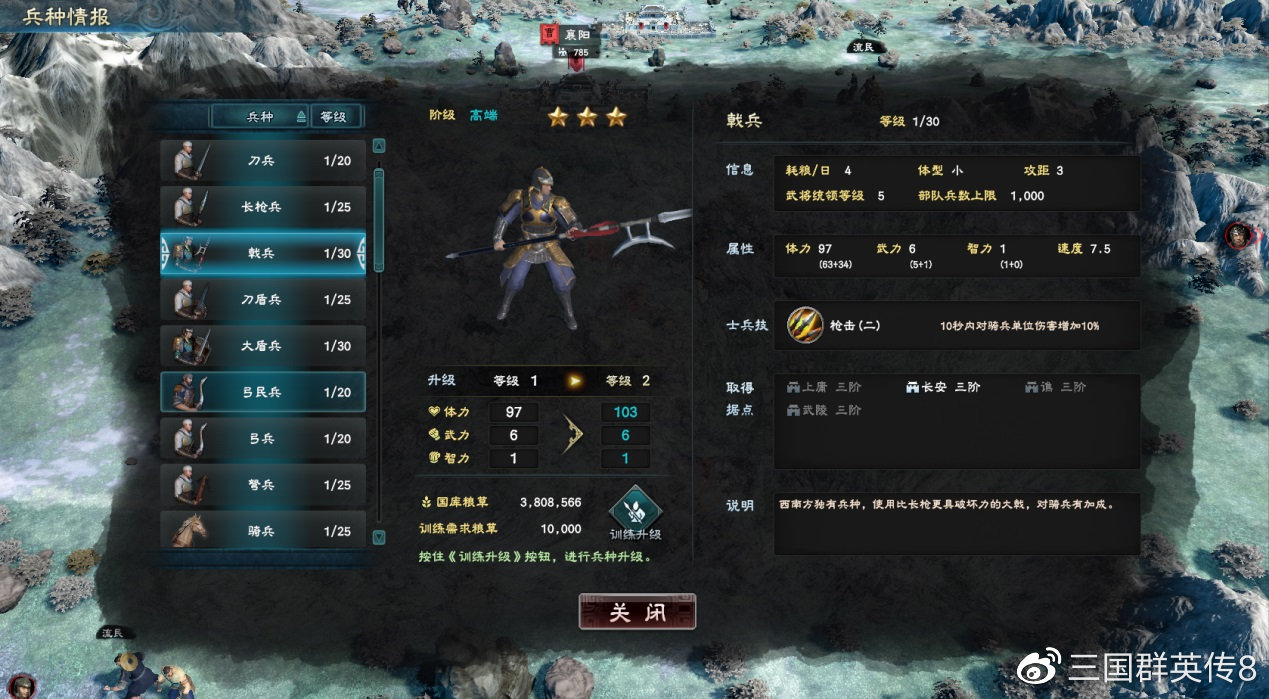This screenshot has height=699, width=1269.
Task: Choose the 骑兵 cavalry row
Action: [263, 530]
